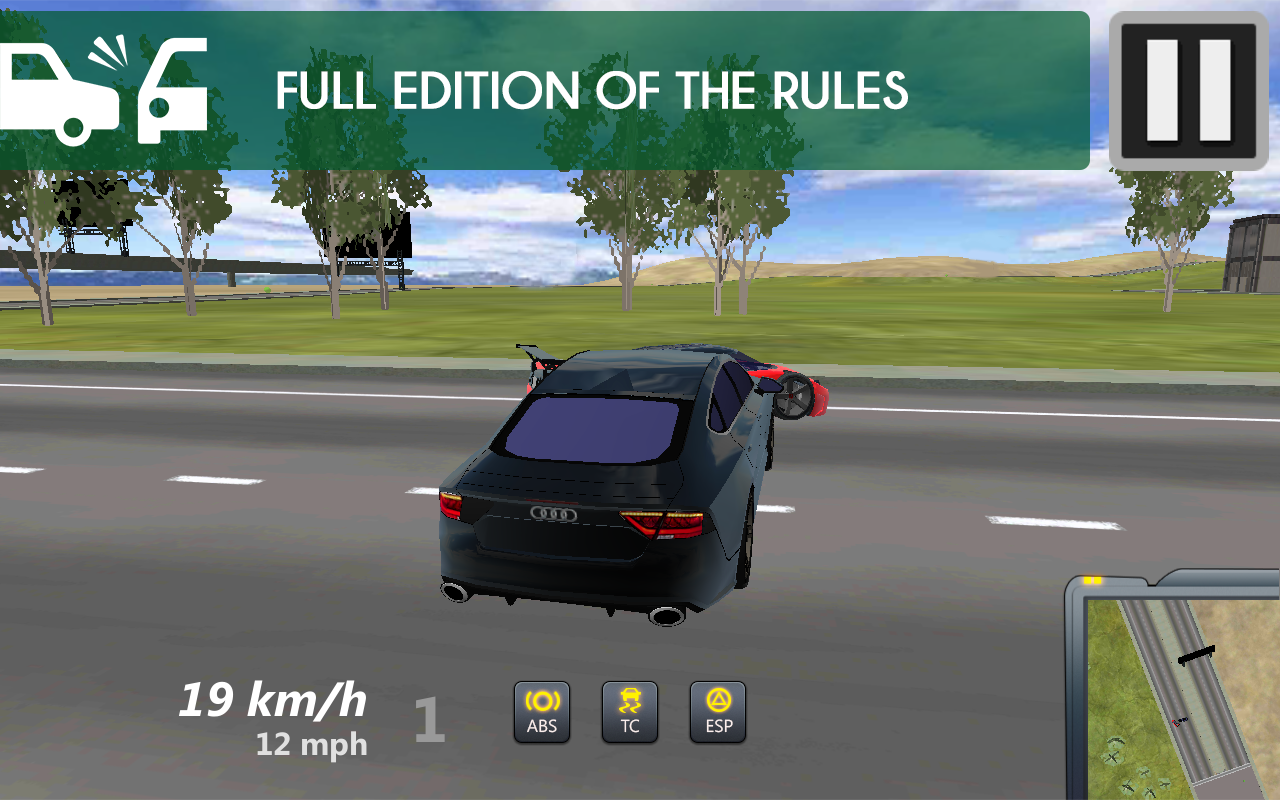
Task: Click the player car marker on the minimap
Action: [1182, 720]
